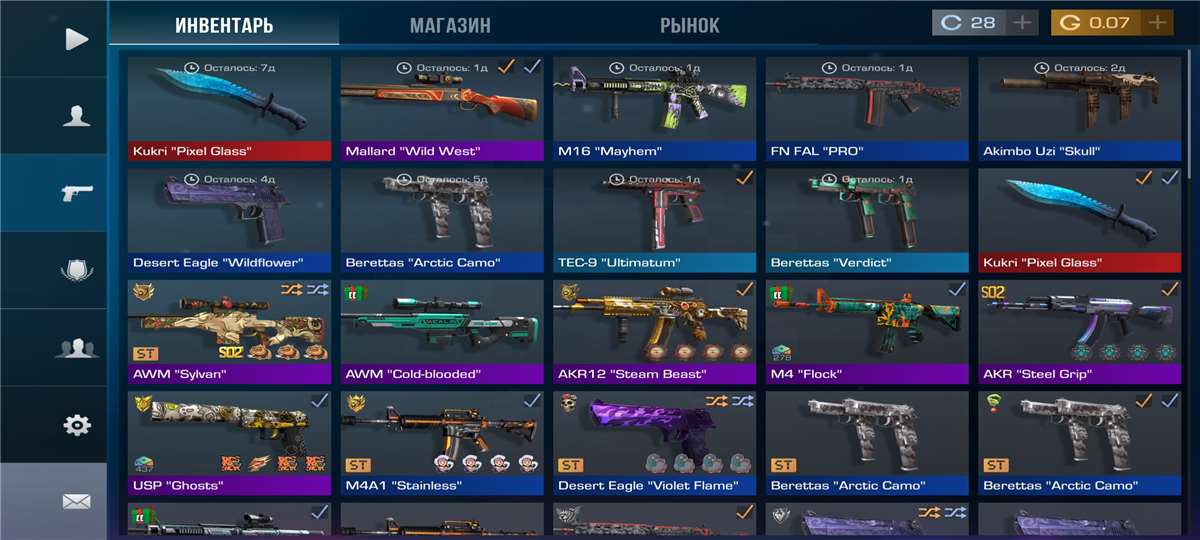
Task: Open the clan shield icon
Action: [76, 270]
